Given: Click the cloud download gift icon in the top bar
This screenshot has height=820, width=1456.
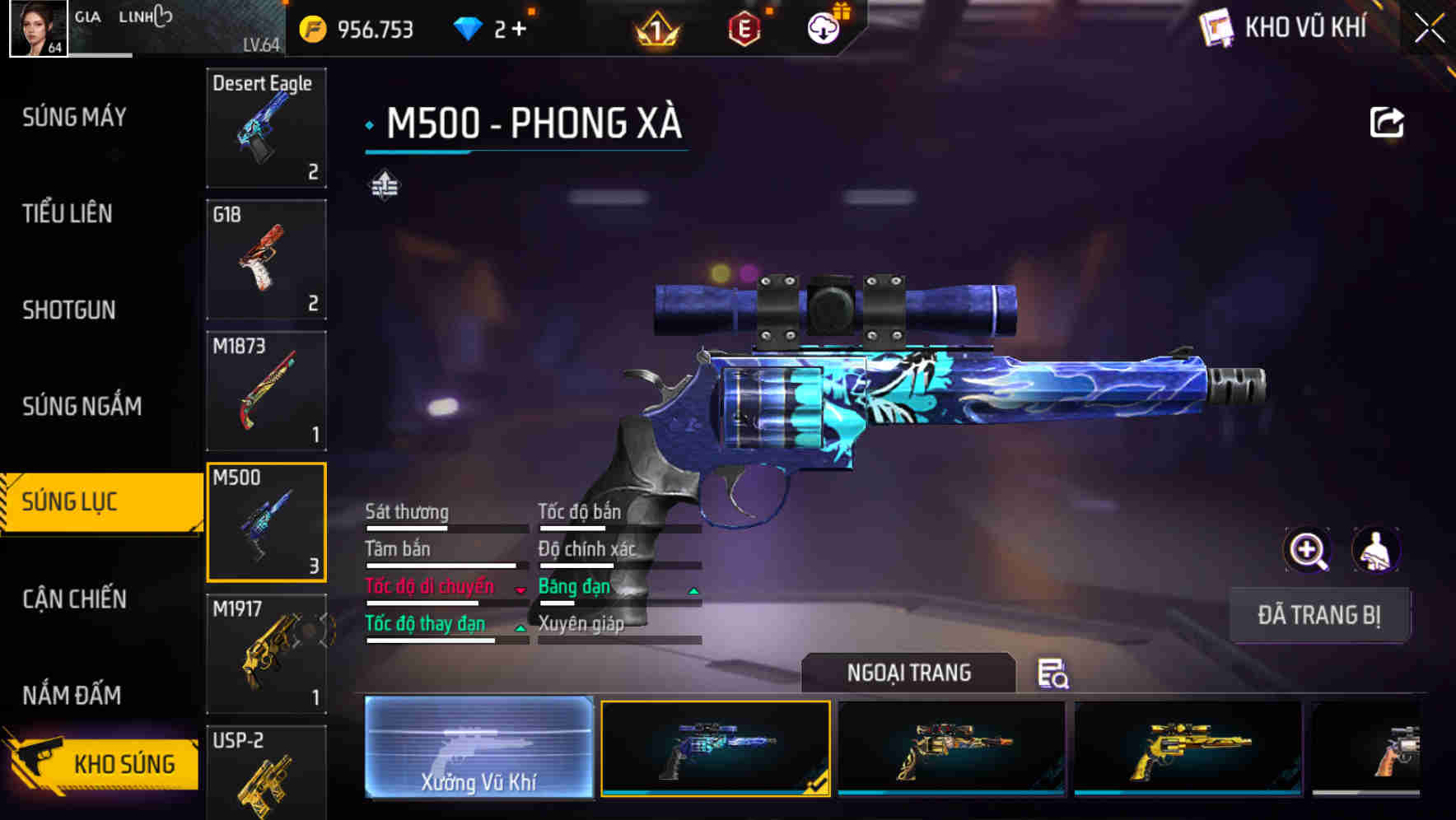Looking at the screenshot, I should tap(822, 27).
